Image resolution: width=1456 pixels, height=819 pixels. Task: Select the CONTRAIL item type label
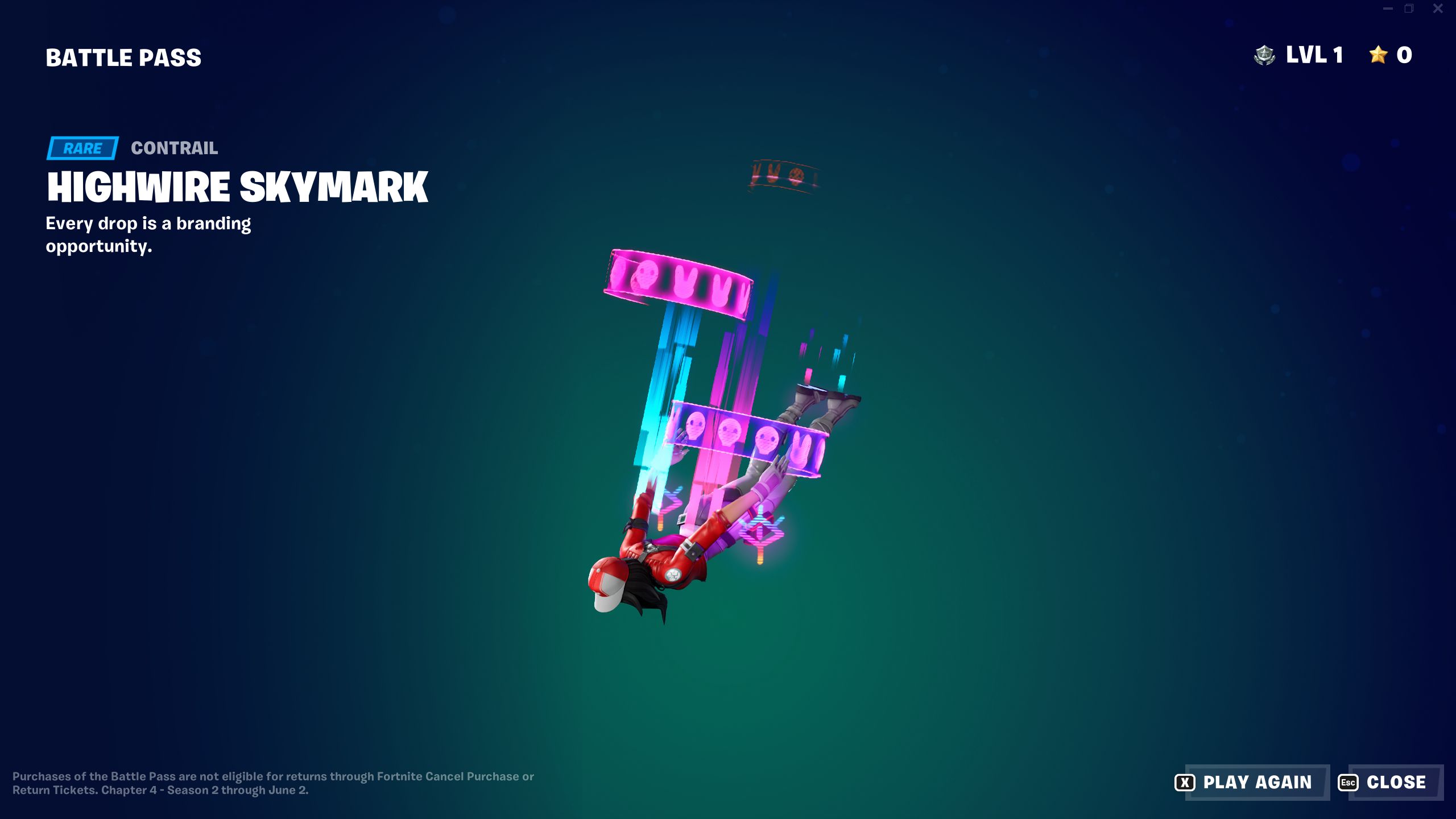click(173, 148)
